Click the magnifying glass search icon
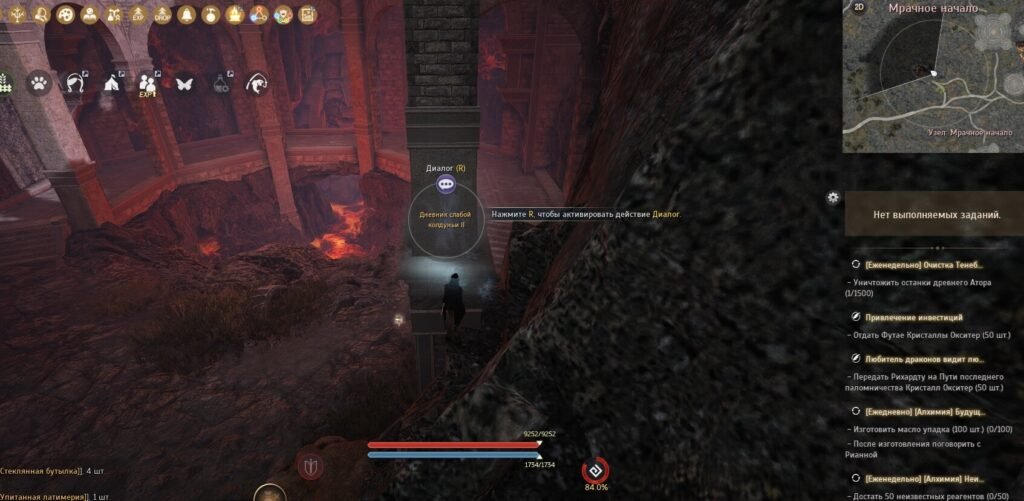The image size is (1024, 501). click(x=42, y=15)
